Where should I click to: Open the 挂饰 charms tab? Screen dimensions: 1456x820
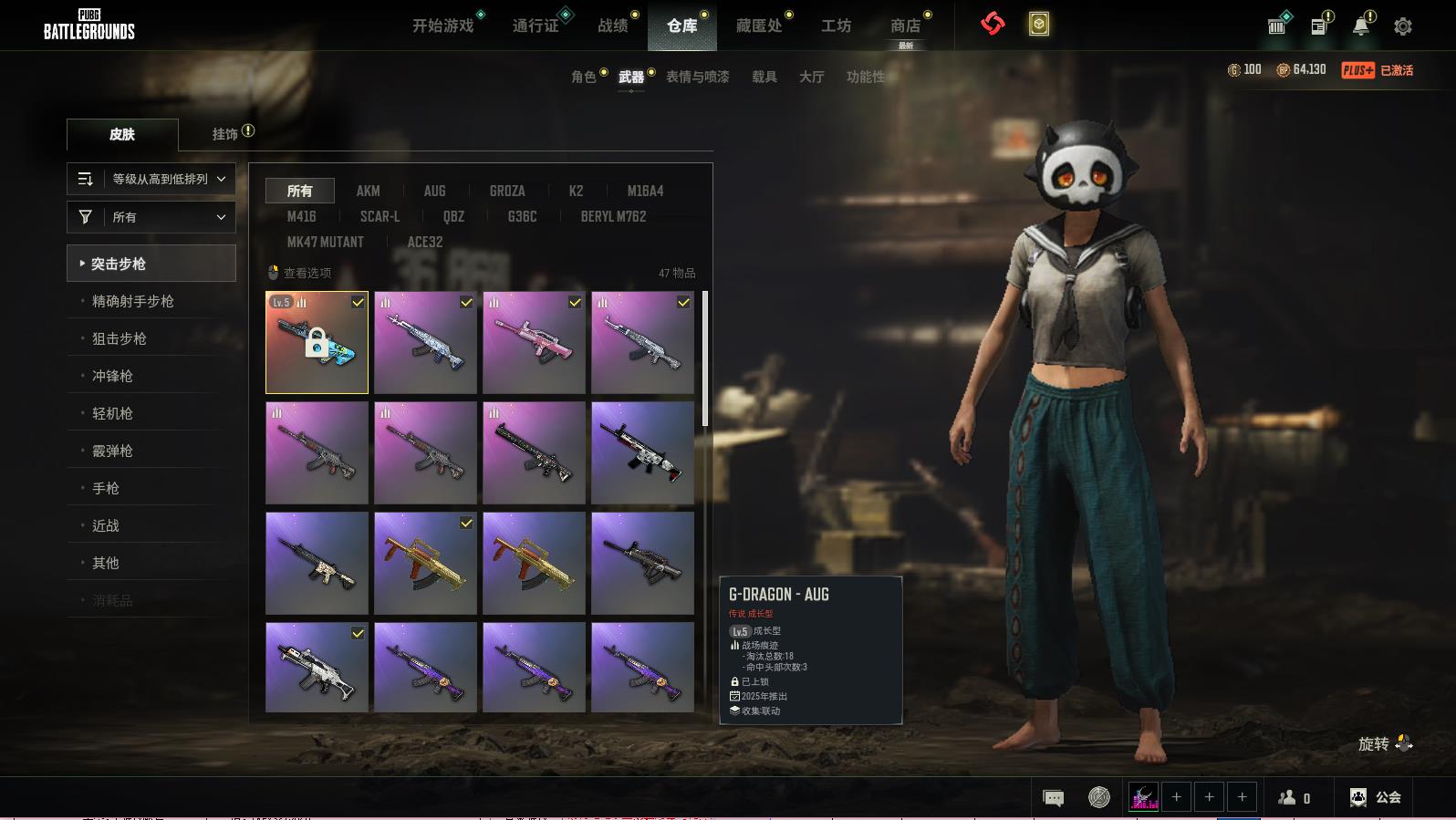point(225,134)
